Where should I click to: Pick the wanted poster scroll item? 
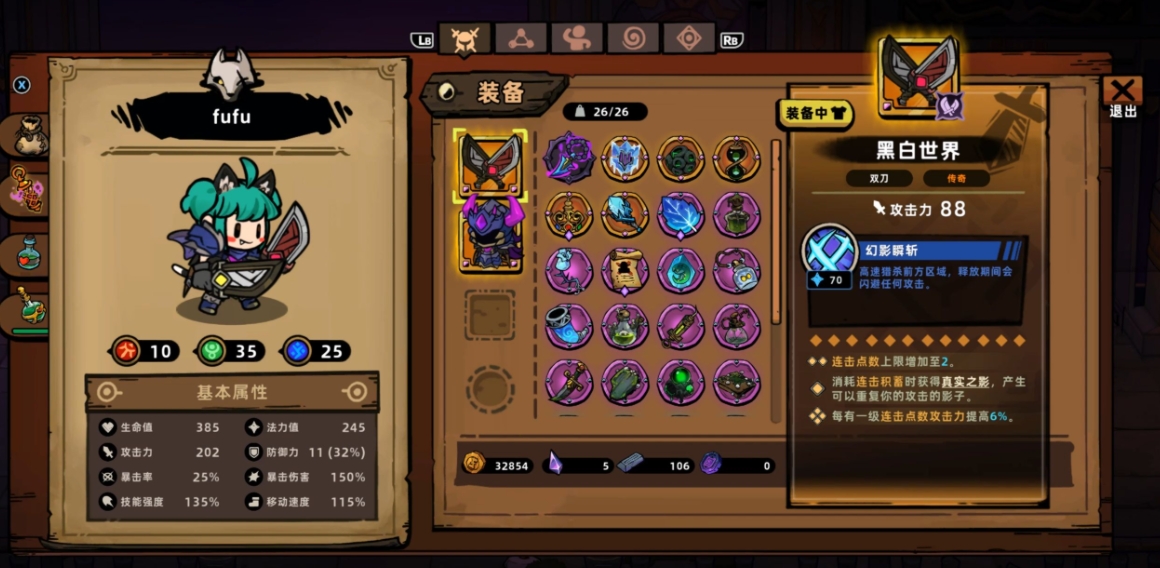pyautogui.click(x=625, y=270)
